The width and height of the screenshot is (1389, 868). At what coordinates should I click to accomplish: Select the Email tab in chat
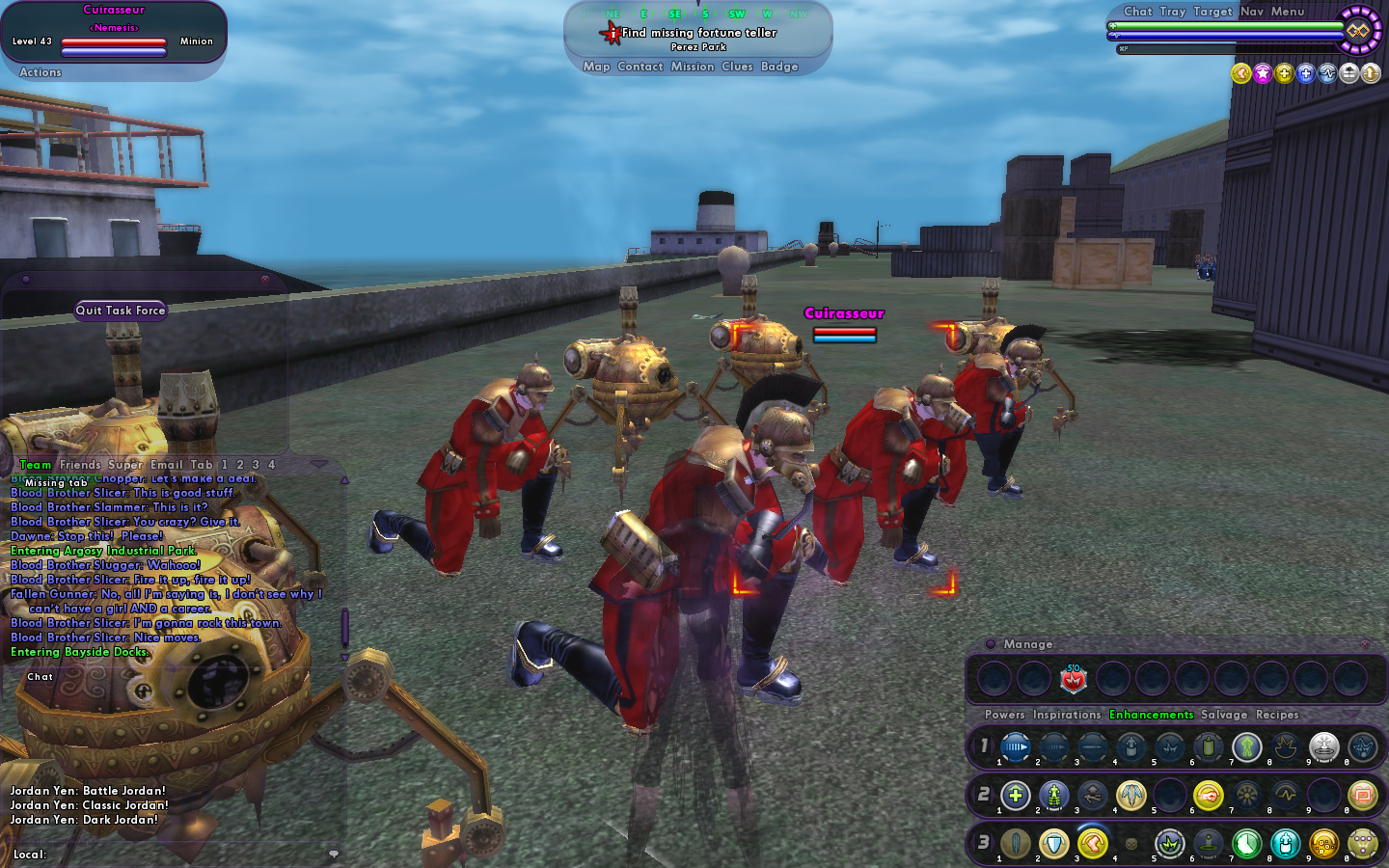(x=166, y=465)
